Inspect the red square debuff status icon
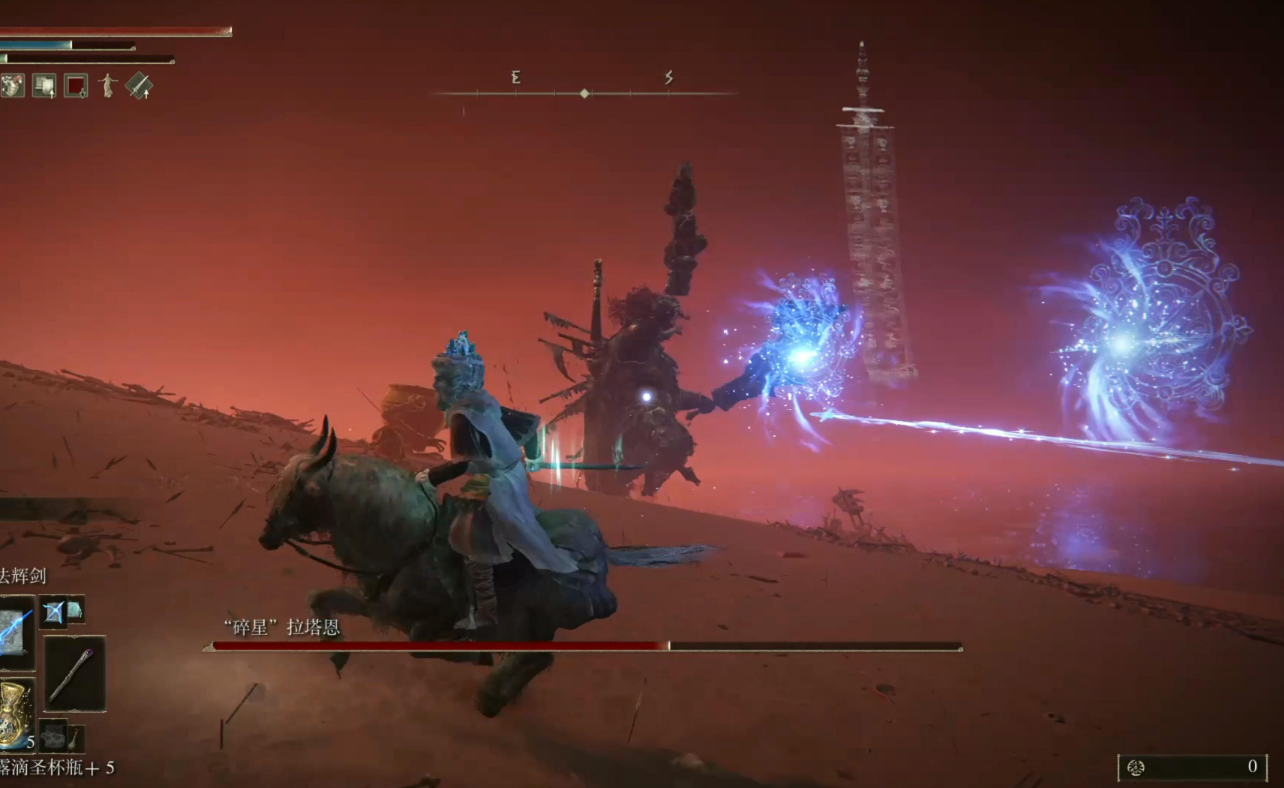1284x788 pixels. click(x=76, y=86)
